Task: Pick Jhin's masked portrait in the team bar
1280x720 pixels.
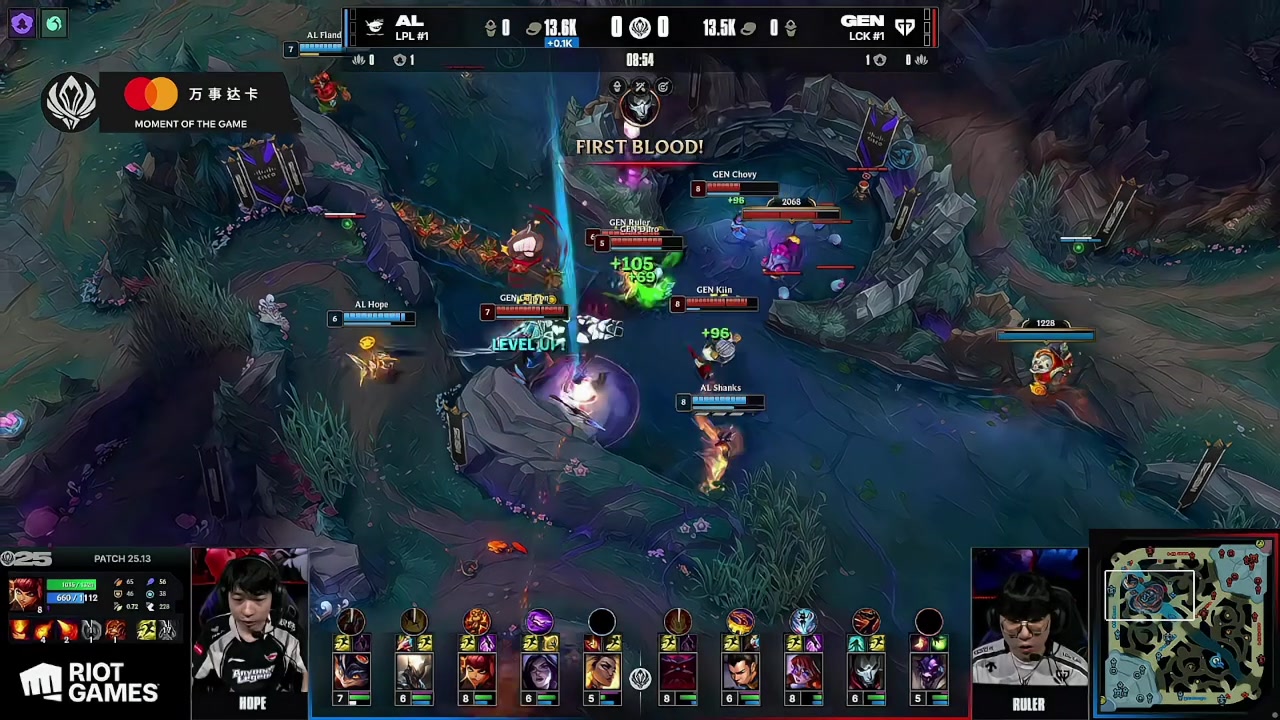Action: (x=866, y=672)
